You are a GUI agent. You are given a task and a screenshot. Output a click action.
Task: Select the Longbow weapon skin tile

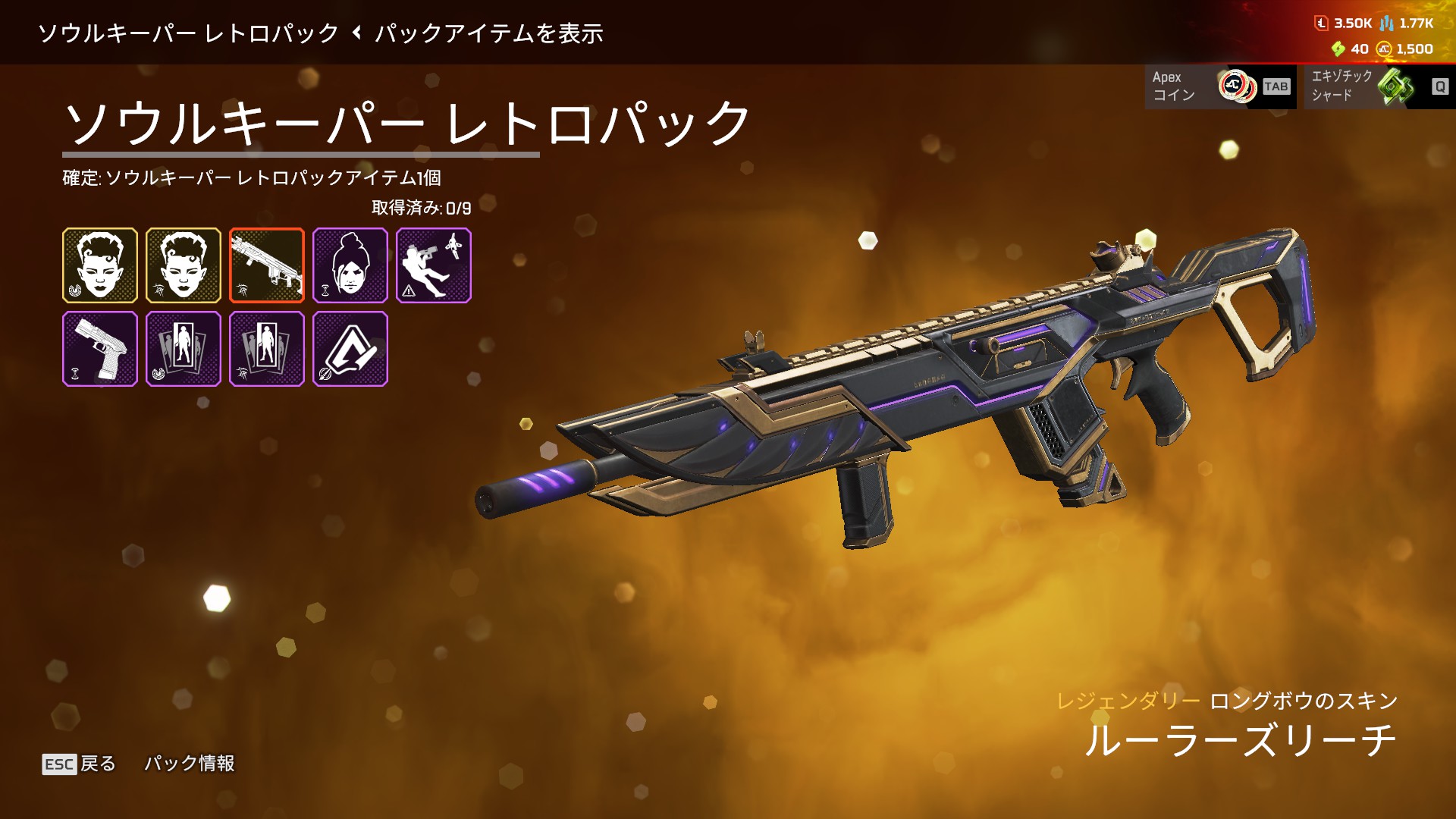tap(267, 265)
